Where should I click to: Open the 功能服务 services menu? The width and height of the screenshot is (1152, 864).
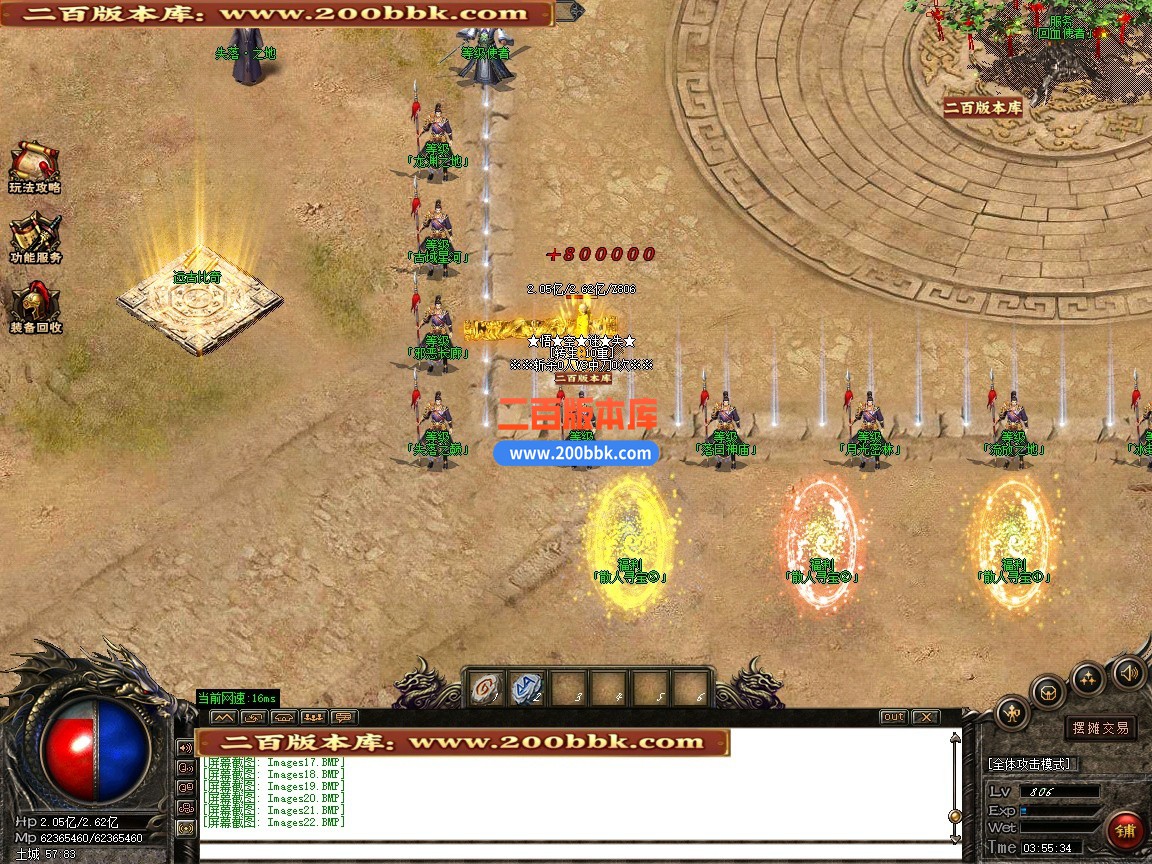[35, 237]
